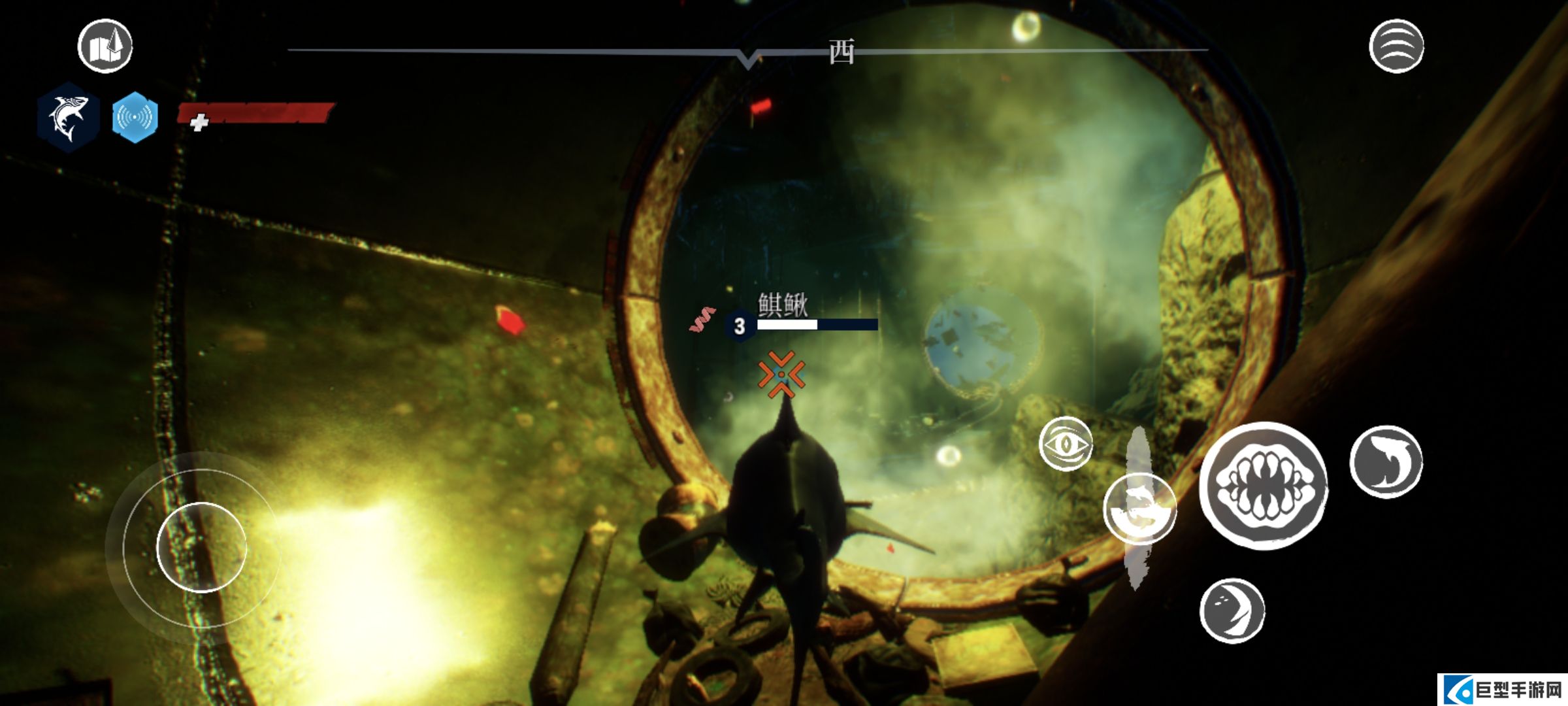
Task: Activate the blue sonar hexagon icon
Action: [x=135, y=118]
